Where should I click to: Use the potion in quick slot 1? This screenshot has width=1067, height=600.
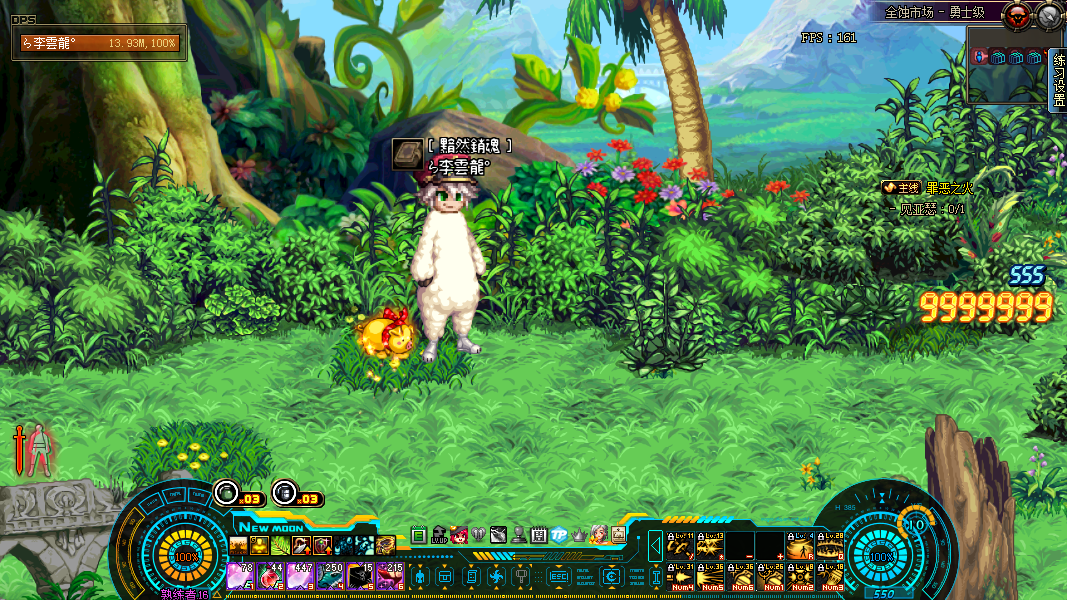tap(240, 576)
